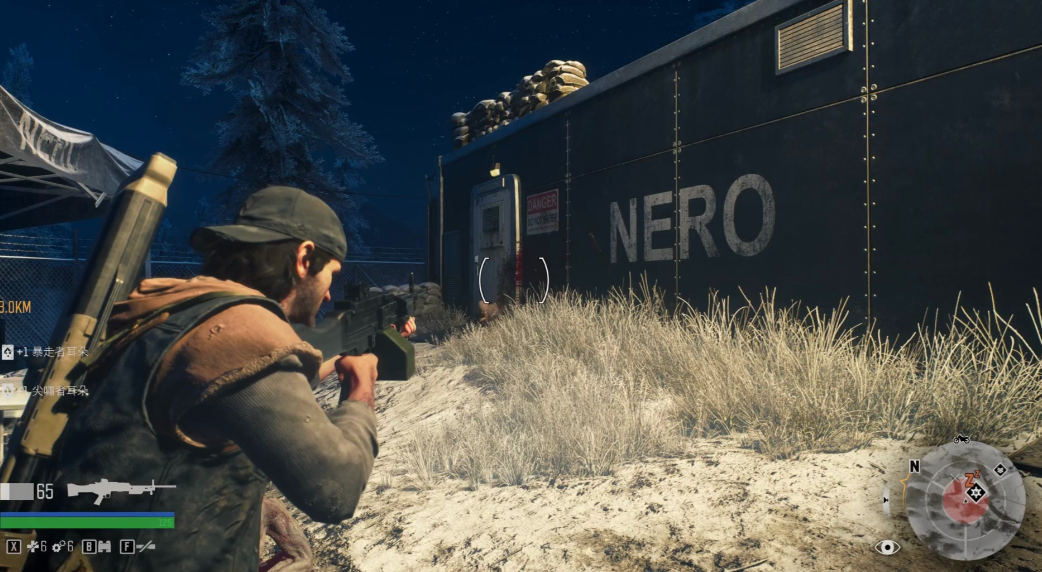Click the circular minimap
The width and height of the screenshot is (1042, 572).
point(965,498)
